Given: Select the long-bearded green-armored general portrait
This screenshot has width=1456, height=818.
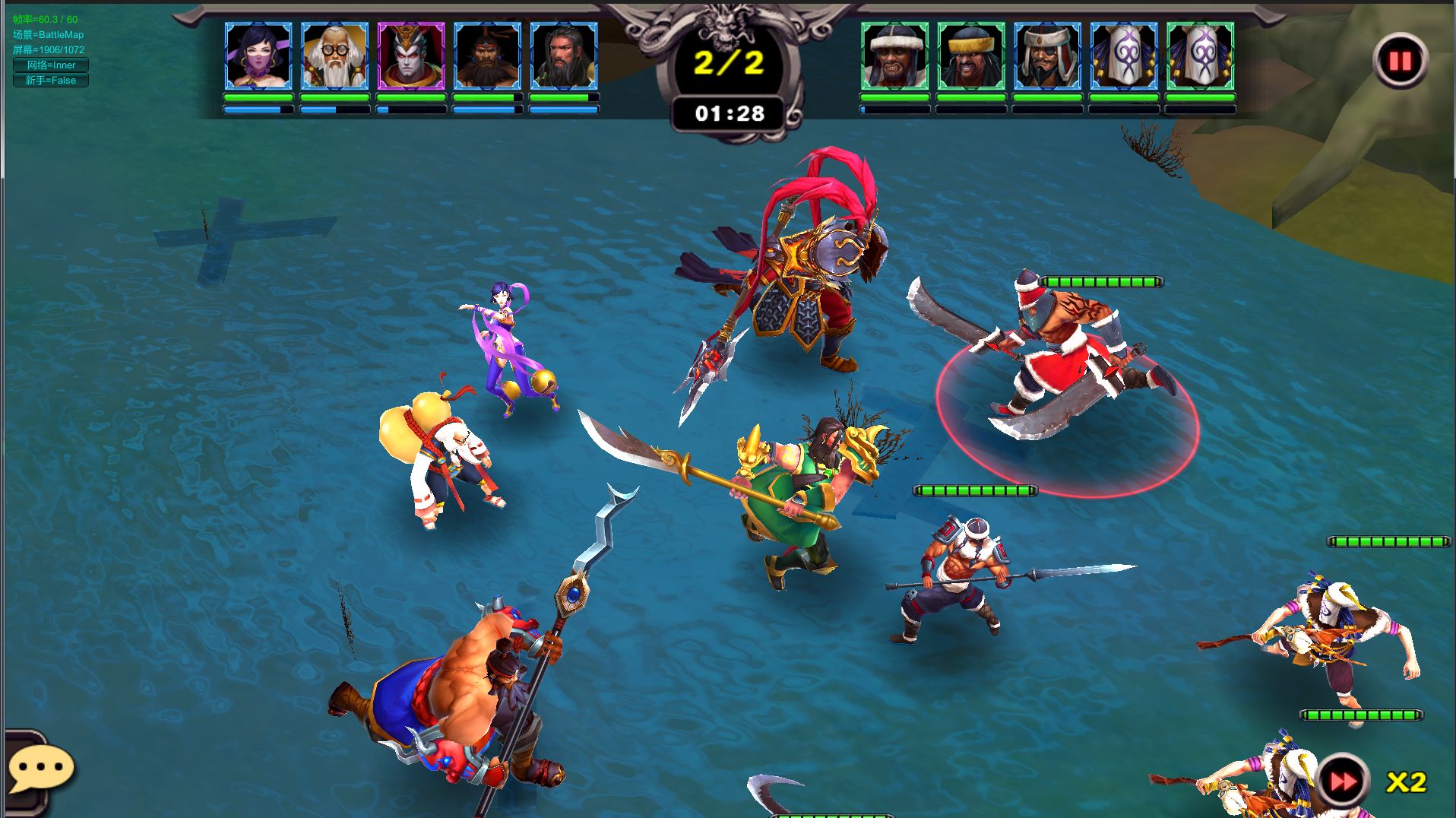Looking at the screenshot, I should coord(564,55).
